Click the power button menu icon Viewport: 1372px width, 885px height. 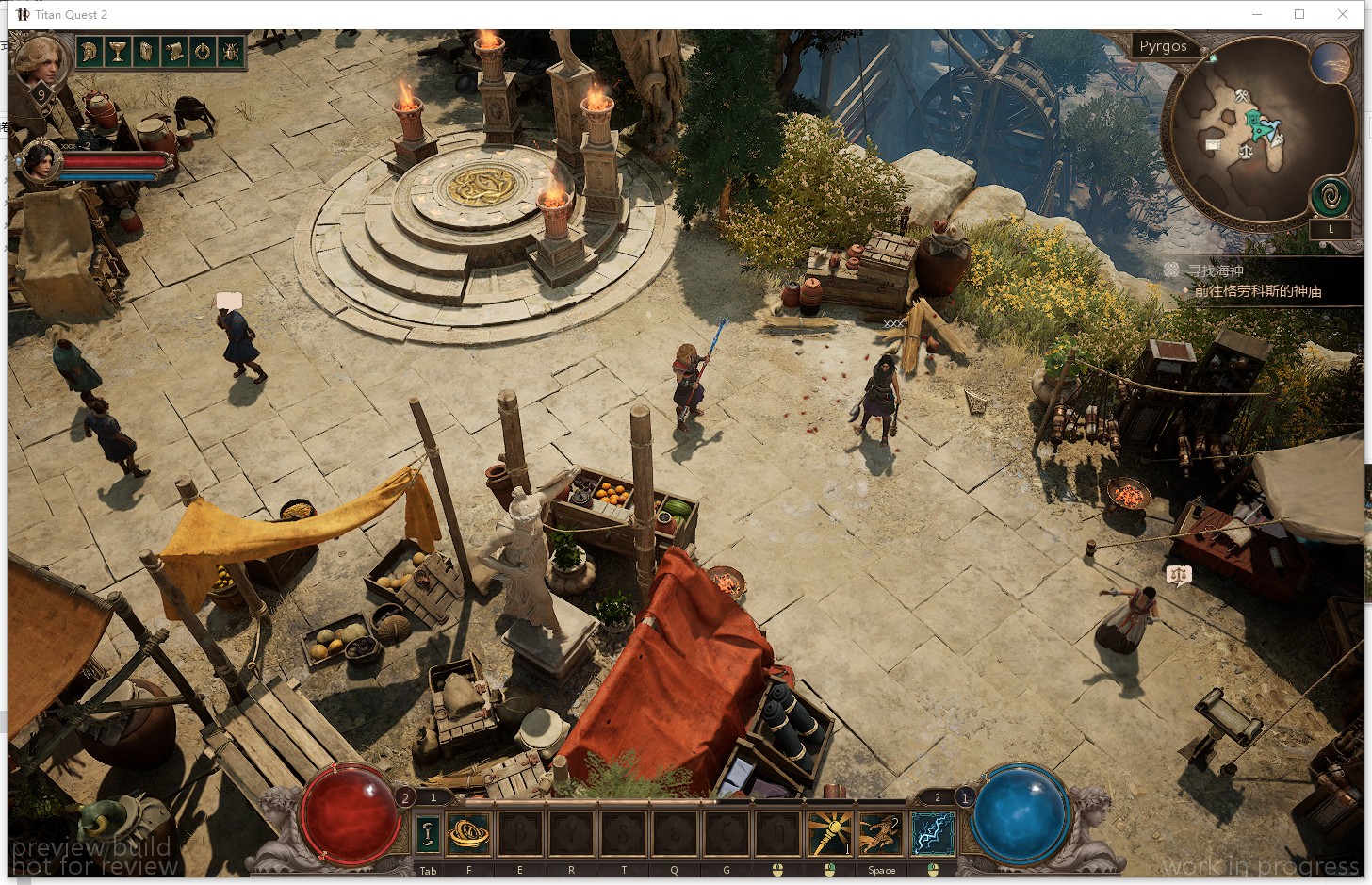pyautogui.click(x=203, y=52)
